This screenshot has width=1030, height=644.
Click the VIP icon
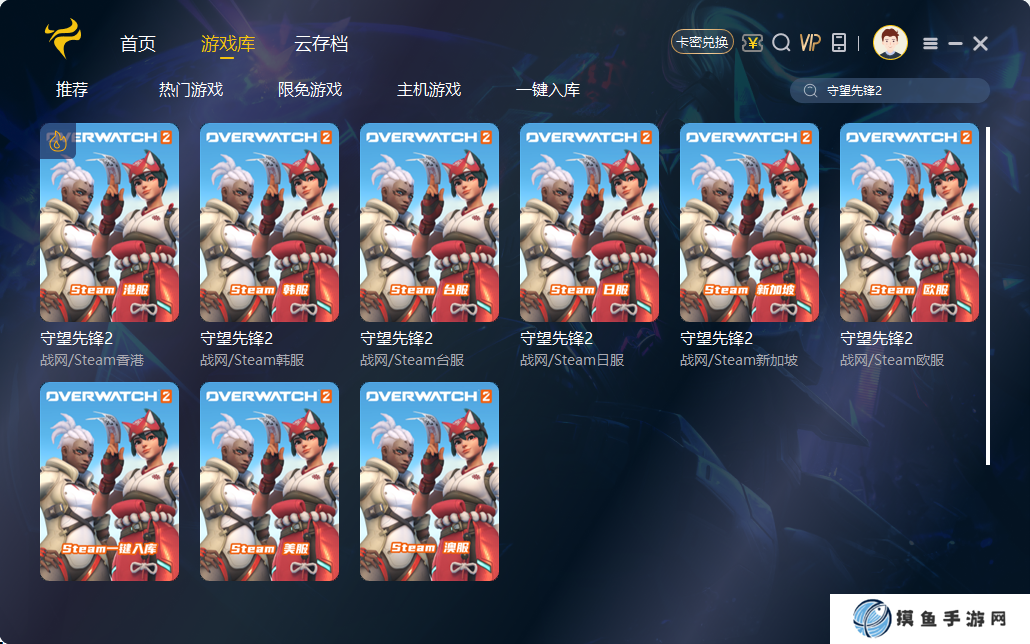pyautogui.click(x=810, y=43)
